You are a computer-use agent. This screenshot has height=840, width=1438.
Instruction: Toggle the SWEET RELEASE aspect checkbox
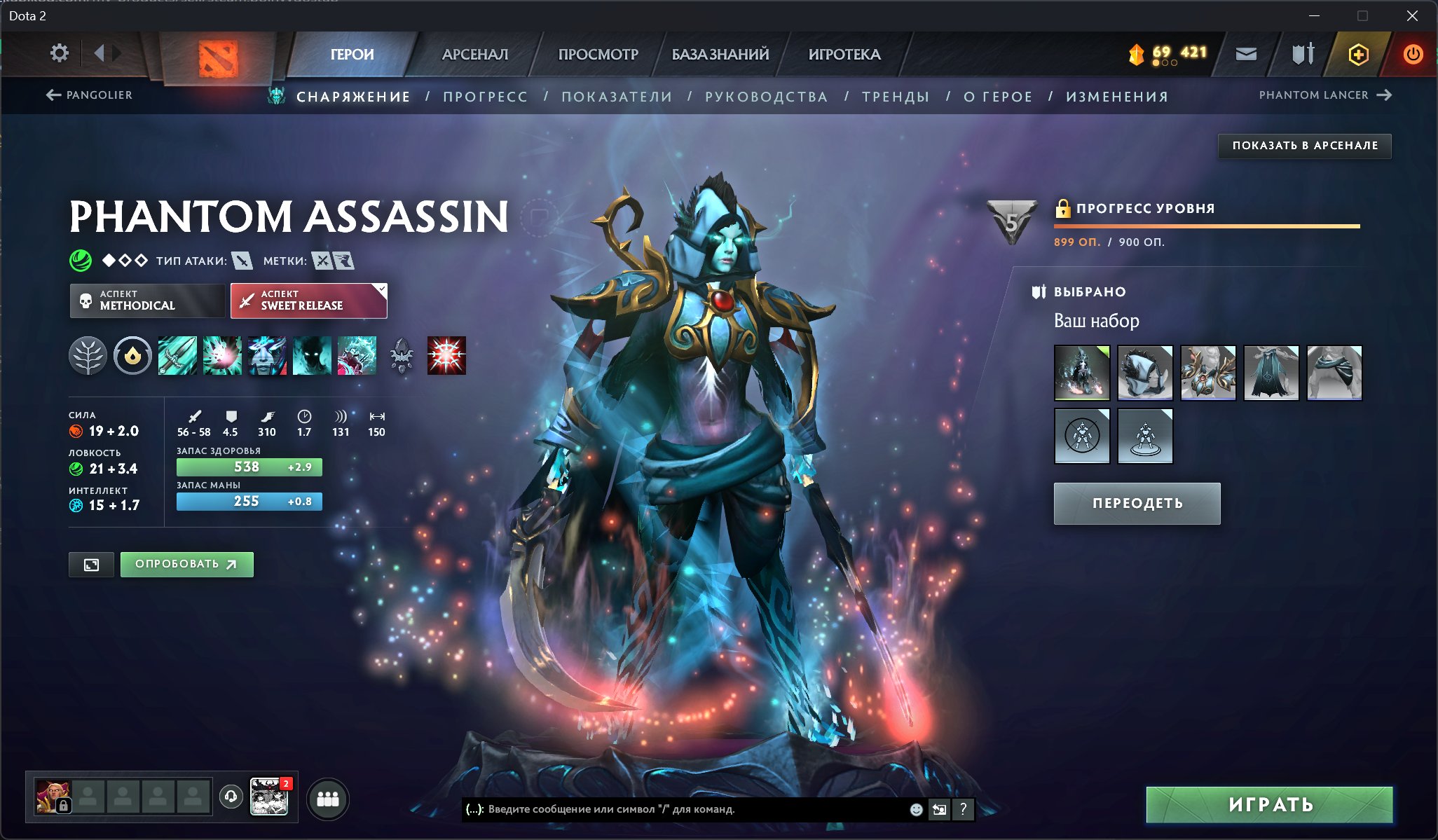381,287
